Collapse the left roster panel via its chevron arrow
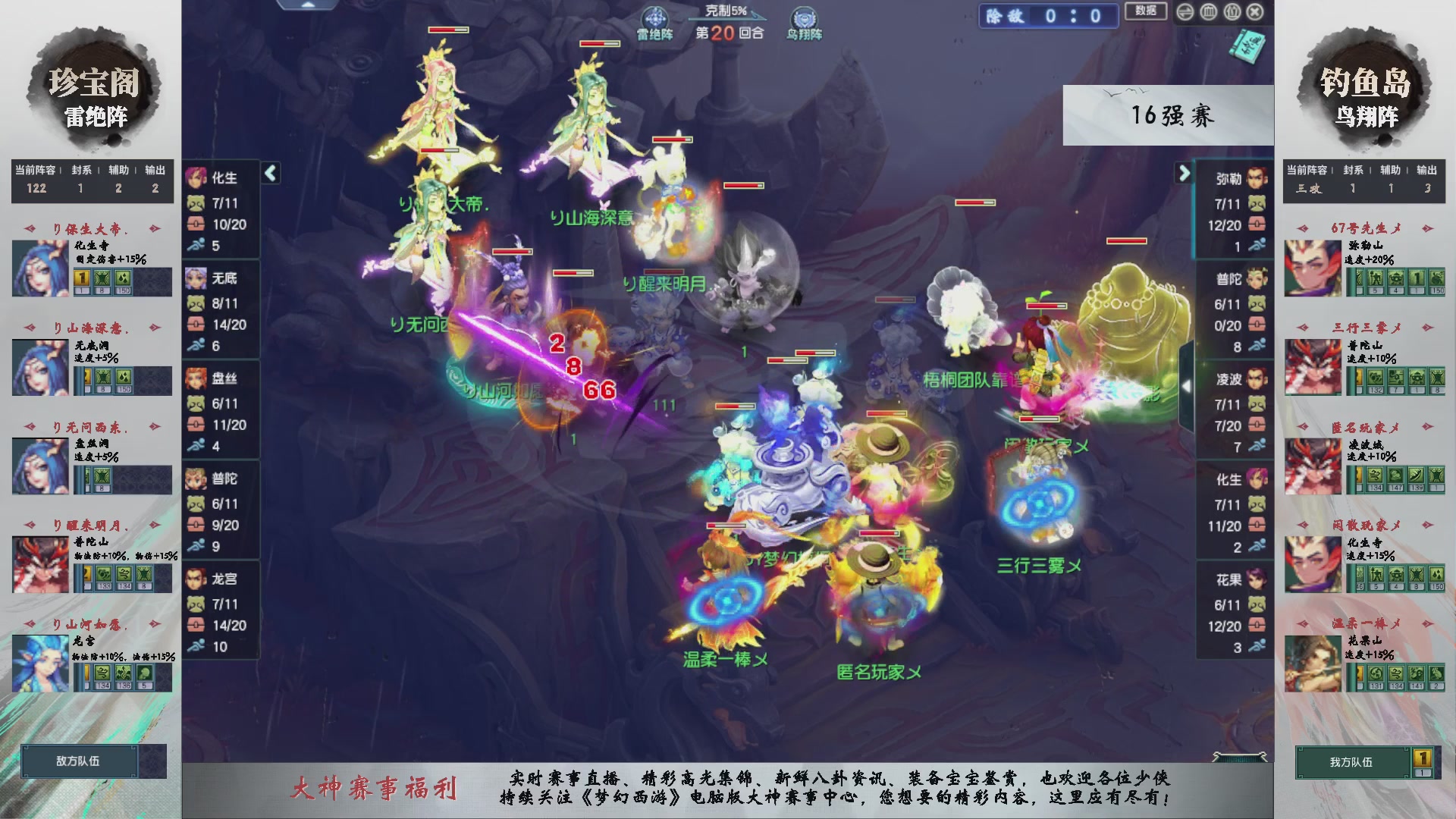The image size is (1456, 819). (269, 173)
